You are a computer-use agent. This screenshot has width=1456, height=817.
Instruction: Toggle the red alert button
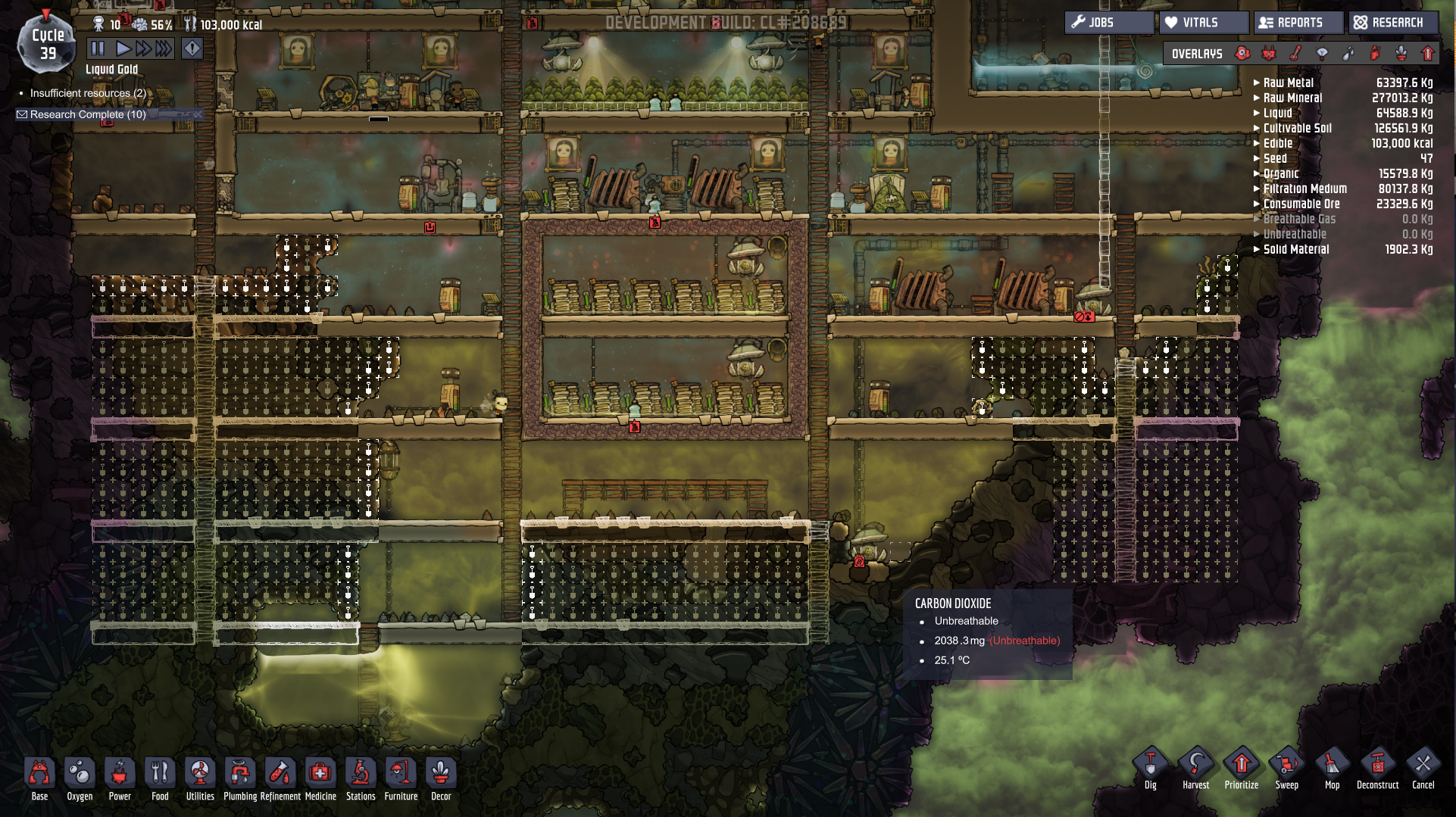pyautogui.click(x=192, y=49)
